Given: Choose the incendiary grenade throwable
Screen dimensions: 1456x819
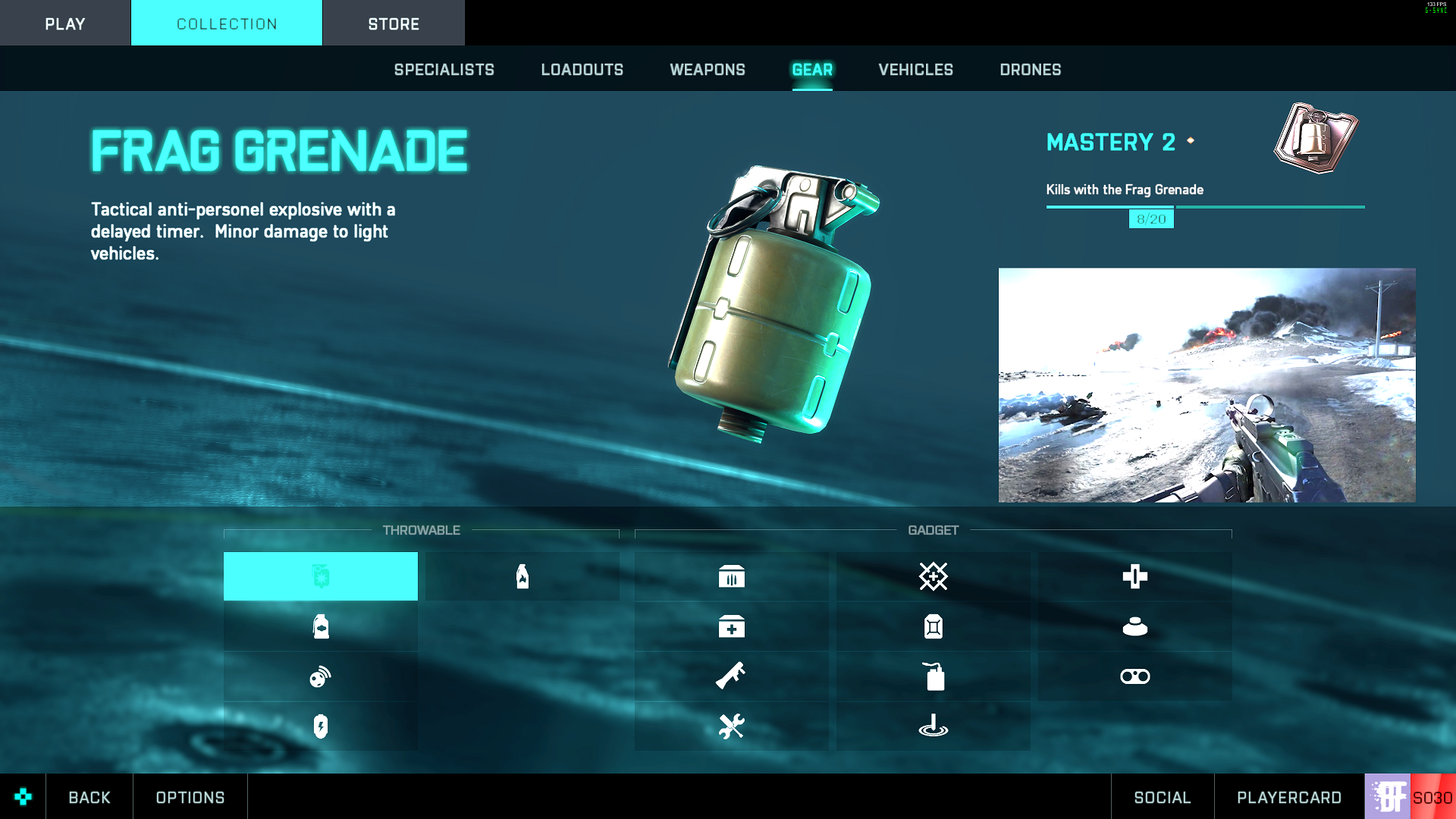Looking at the screenshot, I should 522,576.
